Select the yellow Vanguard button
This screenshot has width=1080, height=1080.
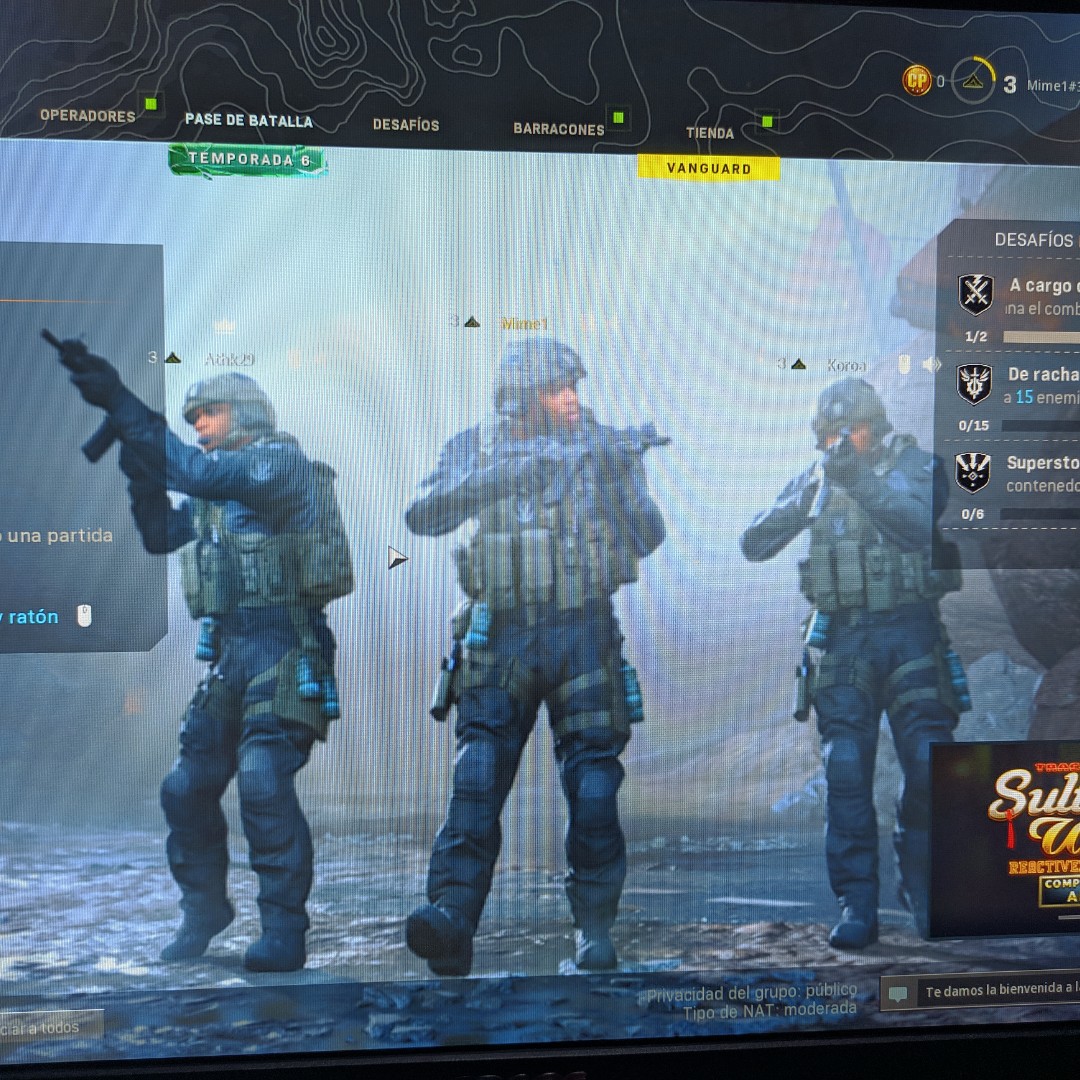click(709, 168)
